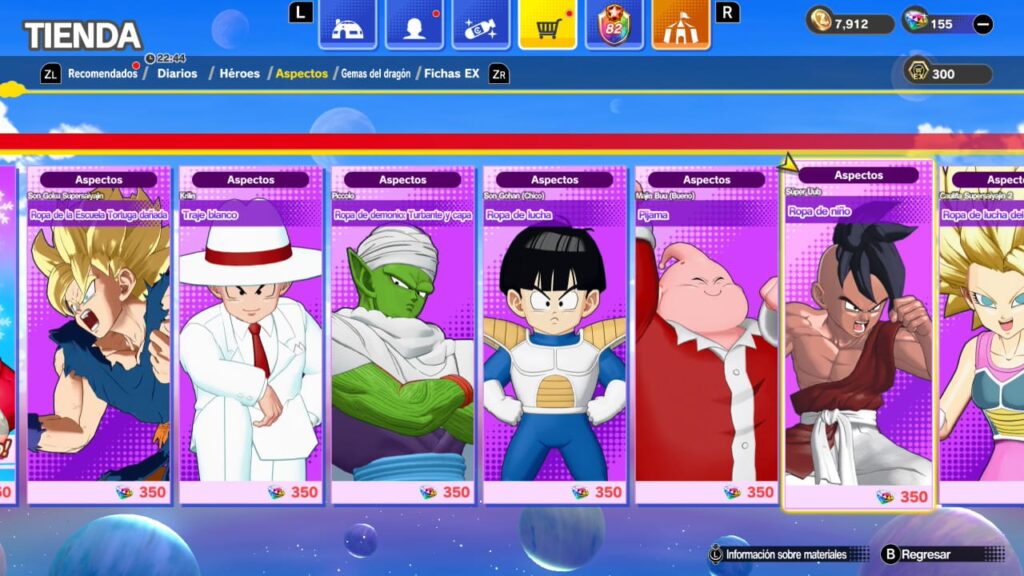Open Super Uub's Ropa de niño card

click(859, 335)
